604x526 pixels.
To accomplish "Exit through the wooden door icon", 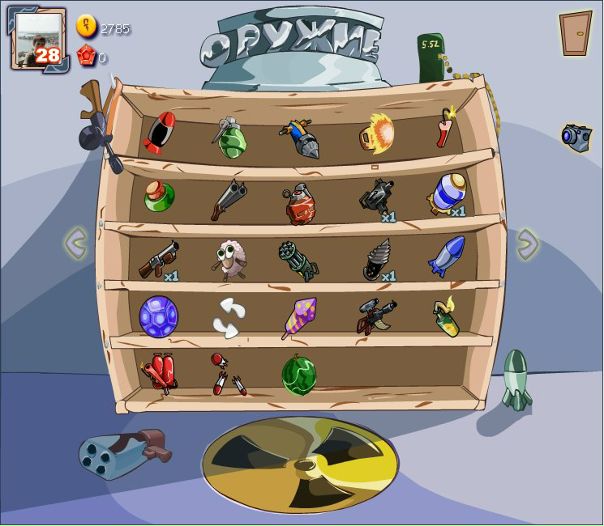I will [575, 33].
